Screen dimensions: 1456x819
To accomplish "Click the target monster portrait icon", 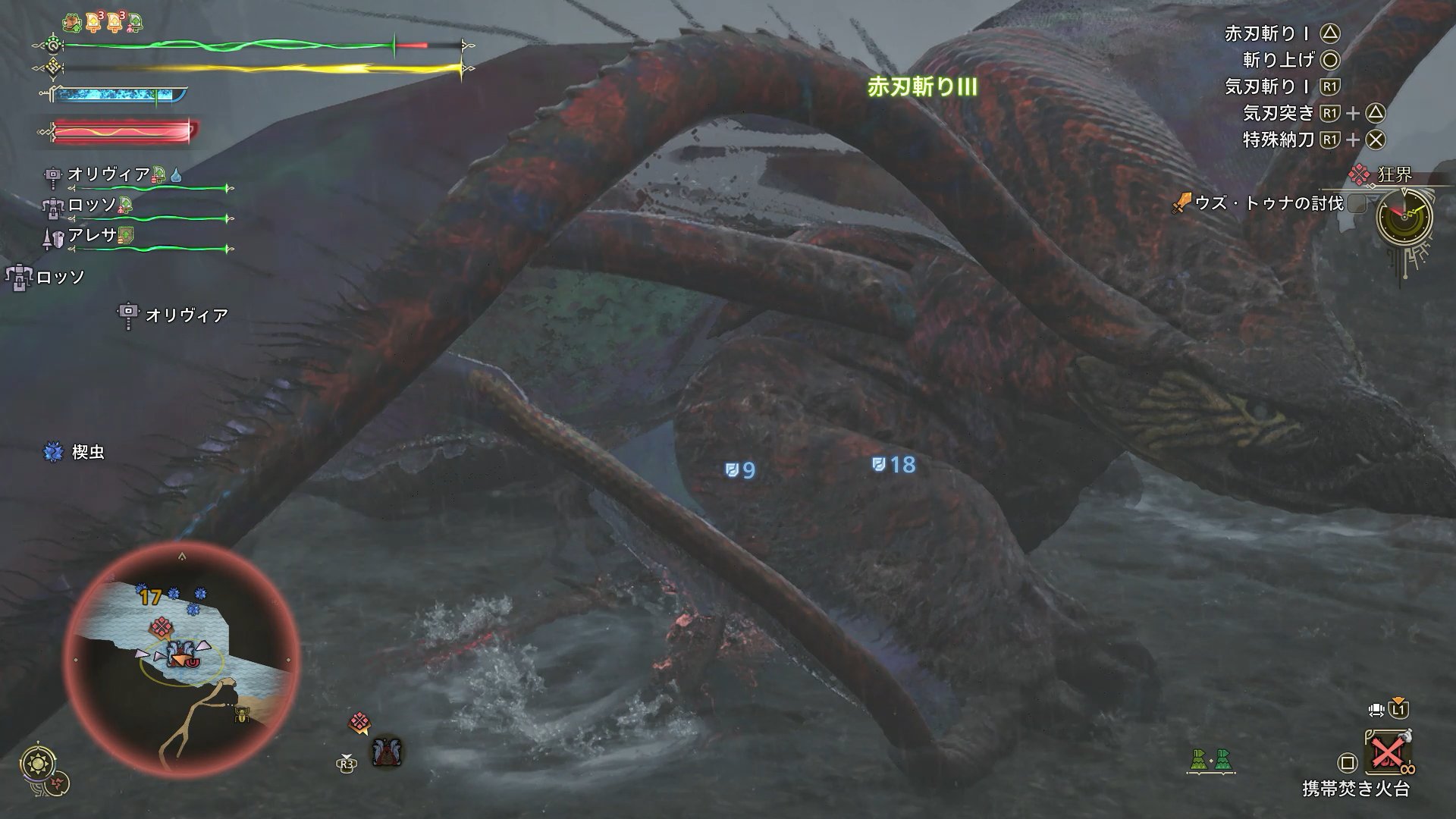I will tap(387, 752).
